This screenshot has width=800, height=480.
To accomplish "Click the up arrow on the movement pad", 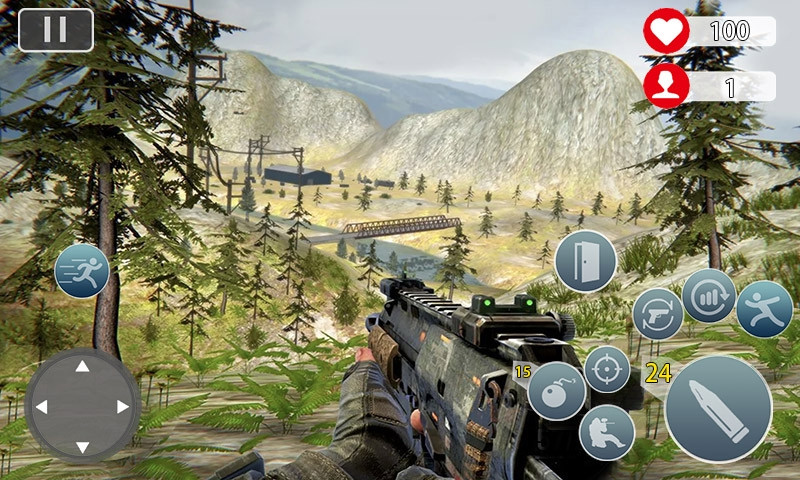I will pos(82,367).
